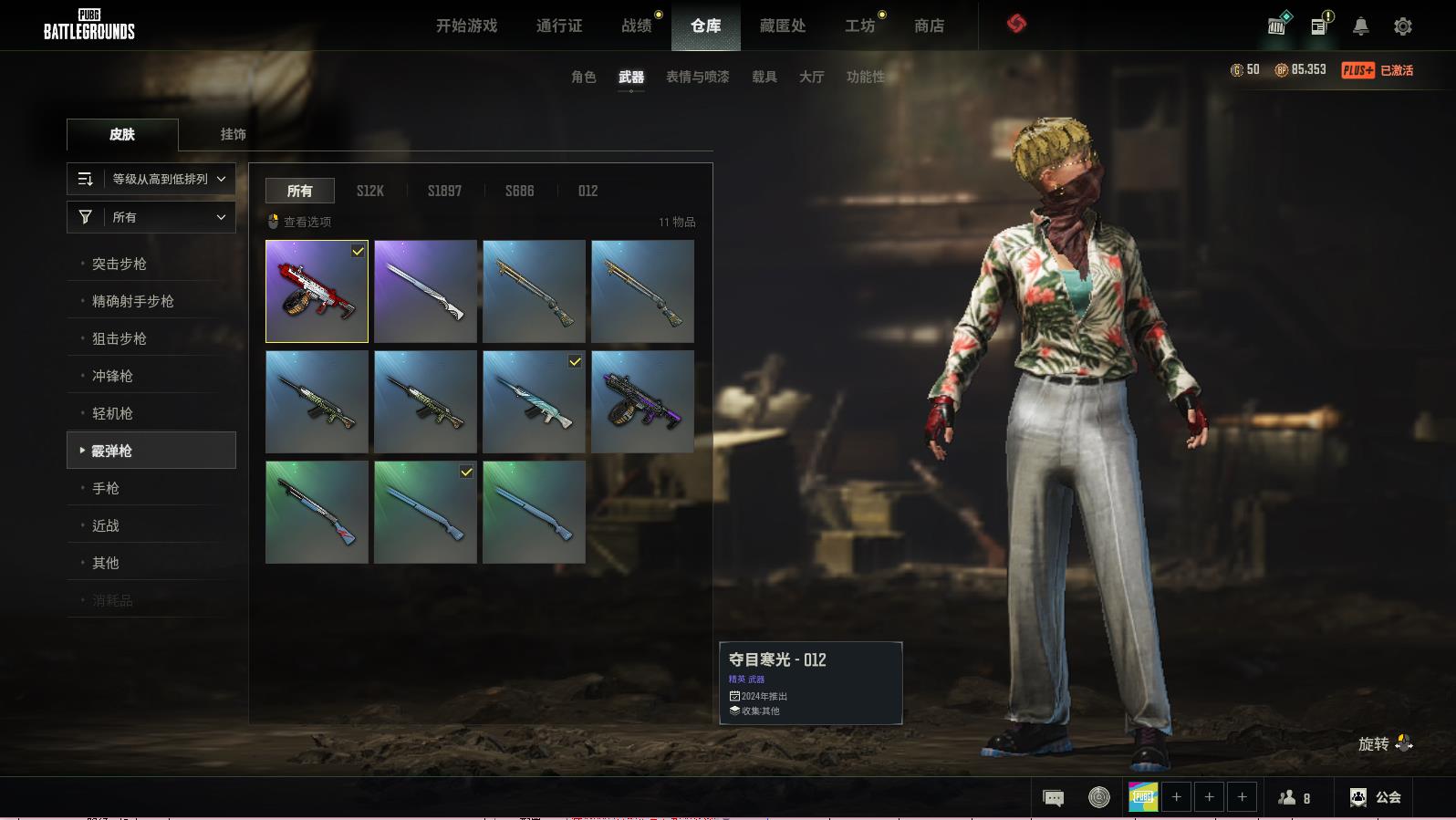Image resolution: width=1456 pixels, height=820 pixels.
Task: Open the settings gear icon
Action: pos(1403,26)
